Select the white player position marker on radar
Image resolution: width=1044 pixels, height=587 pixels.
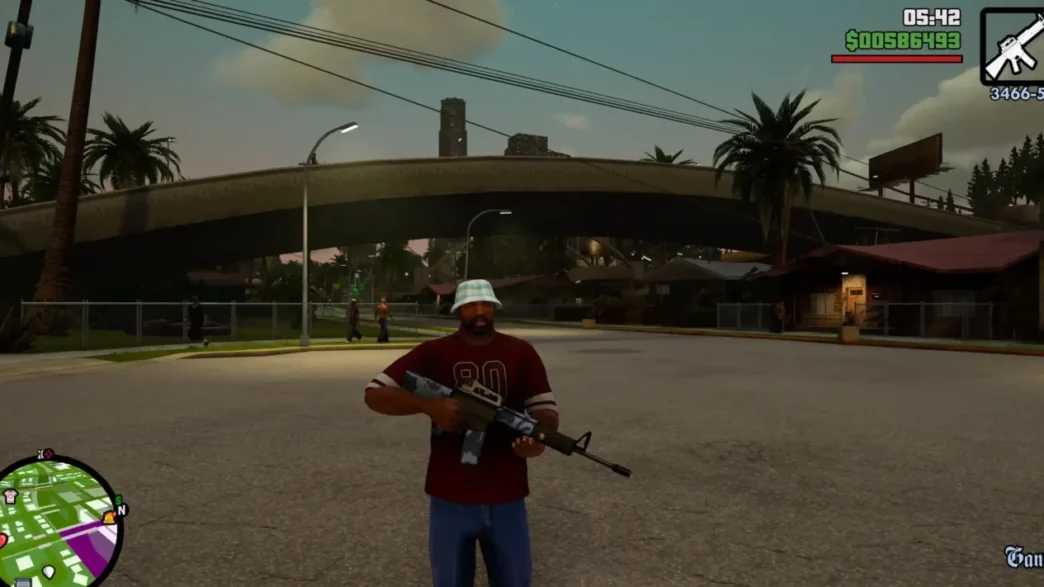[48, 572]
